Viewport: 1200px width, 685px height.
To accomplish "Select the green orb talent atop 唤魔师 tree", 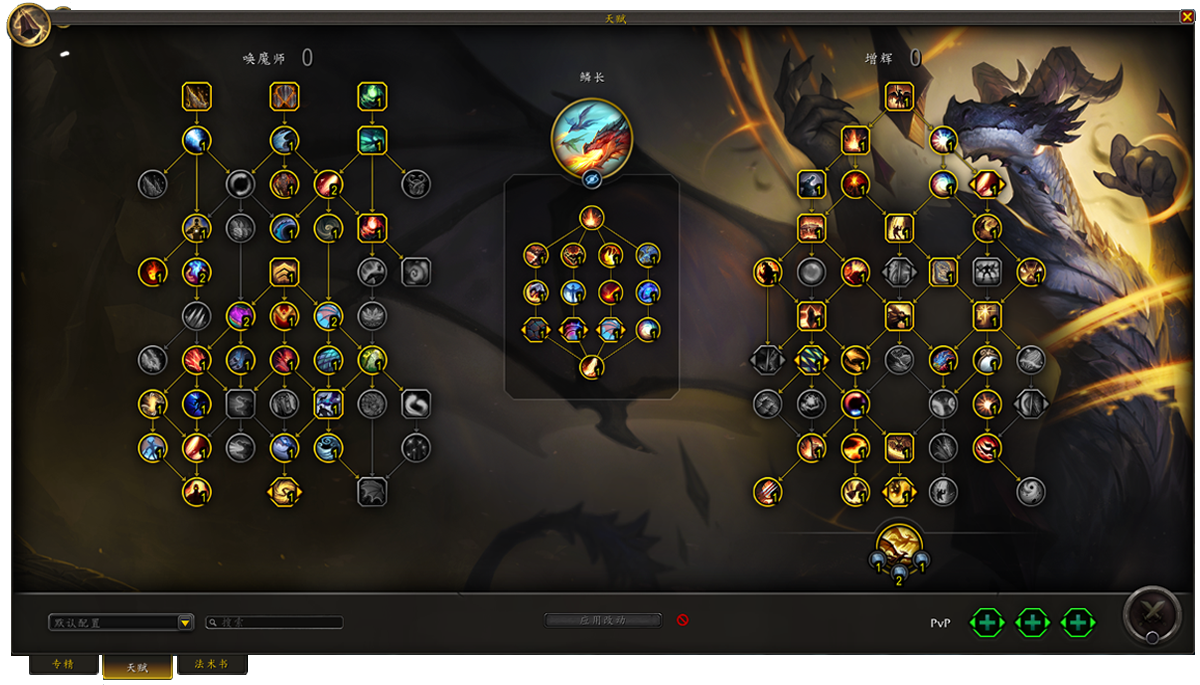I will click(372, 97).
